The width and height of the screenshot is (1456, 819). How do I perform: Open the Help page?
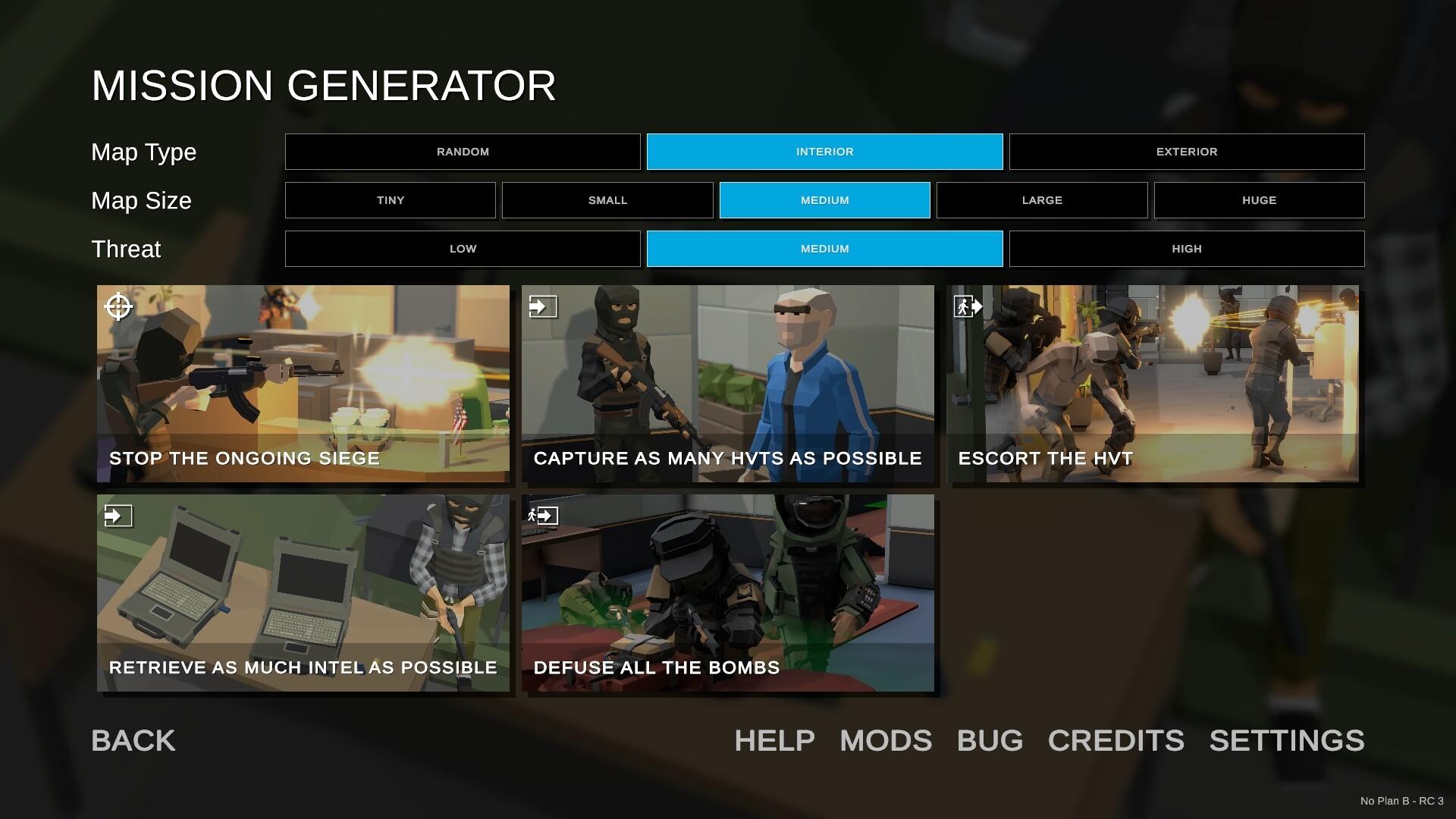[x=773, y=741]
